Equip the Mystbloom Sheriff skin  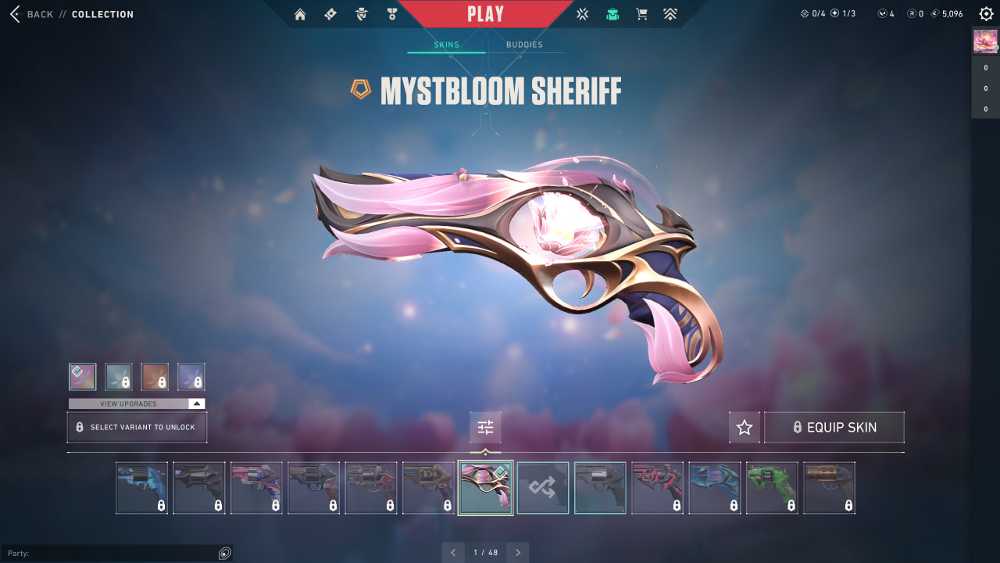(834, 427)
